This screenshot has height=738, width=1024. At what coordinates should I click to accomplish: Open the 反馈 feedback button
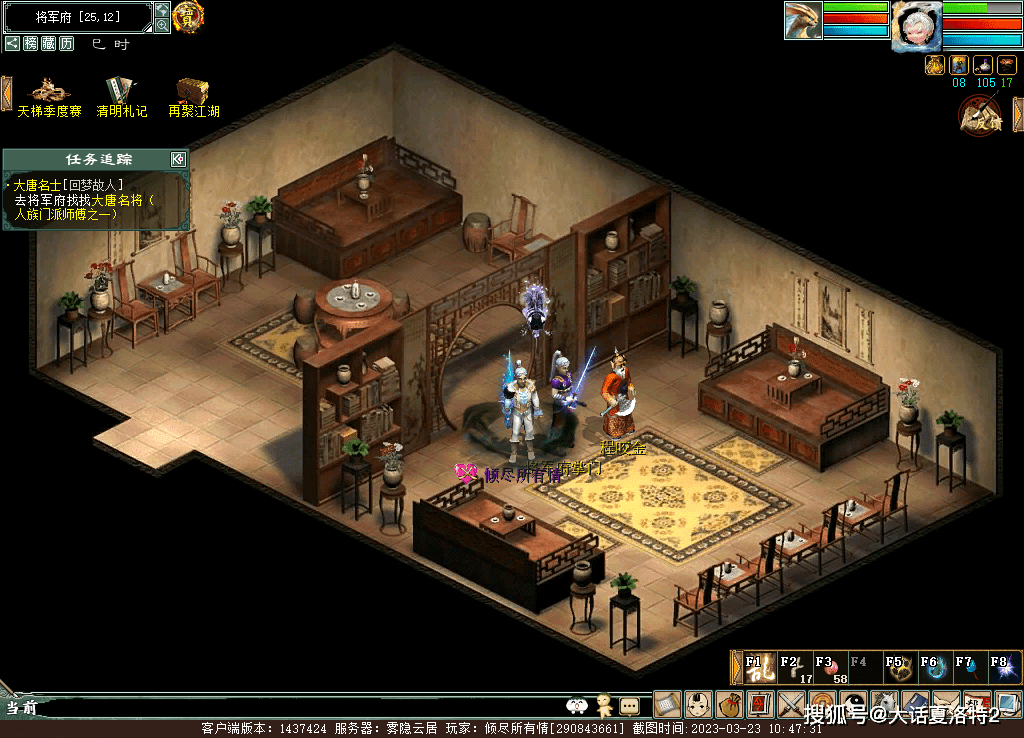[980, 115]
